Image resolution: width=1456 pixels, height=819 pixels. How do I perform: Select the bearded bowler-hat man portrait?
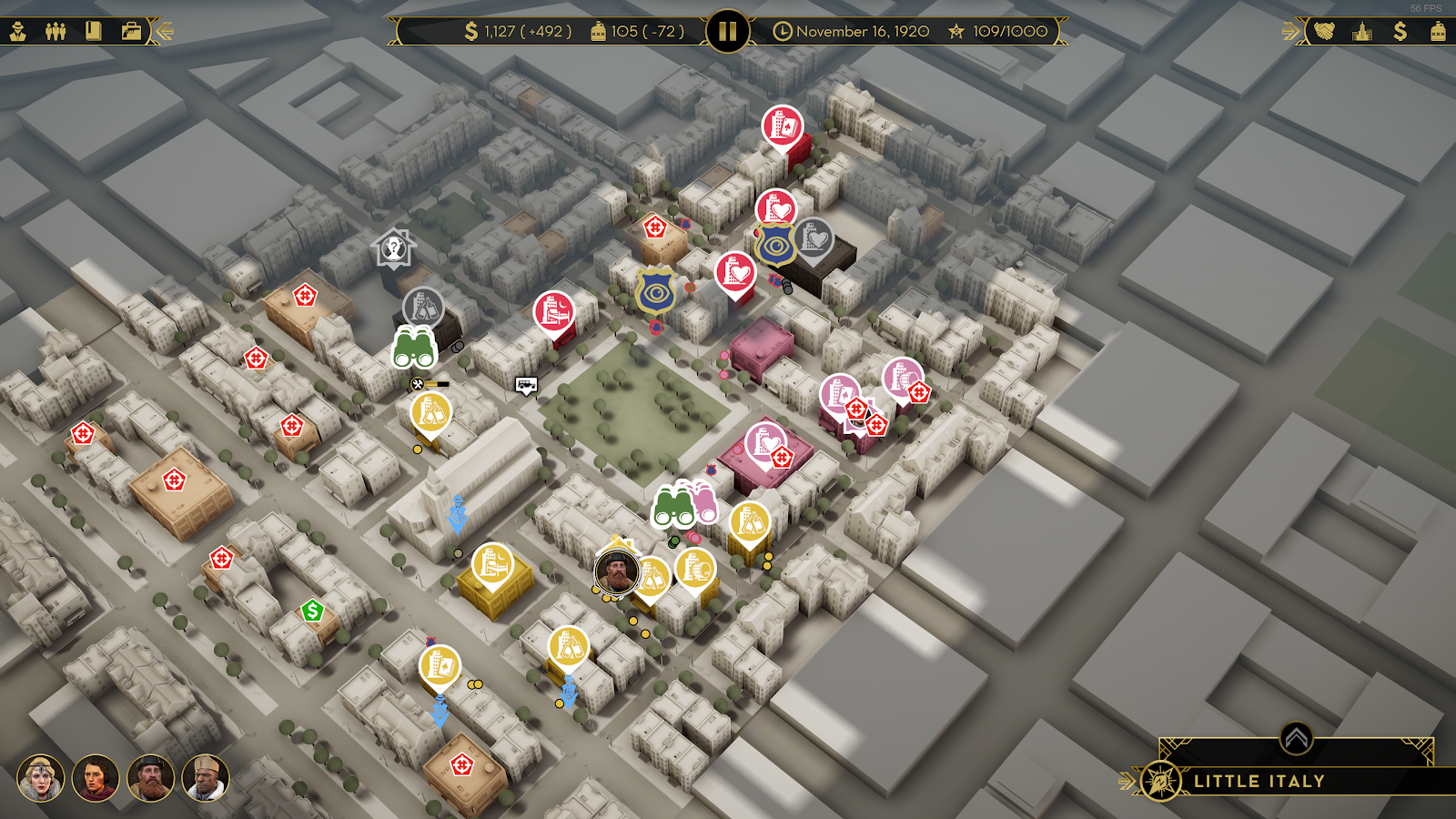pos(150,778)
